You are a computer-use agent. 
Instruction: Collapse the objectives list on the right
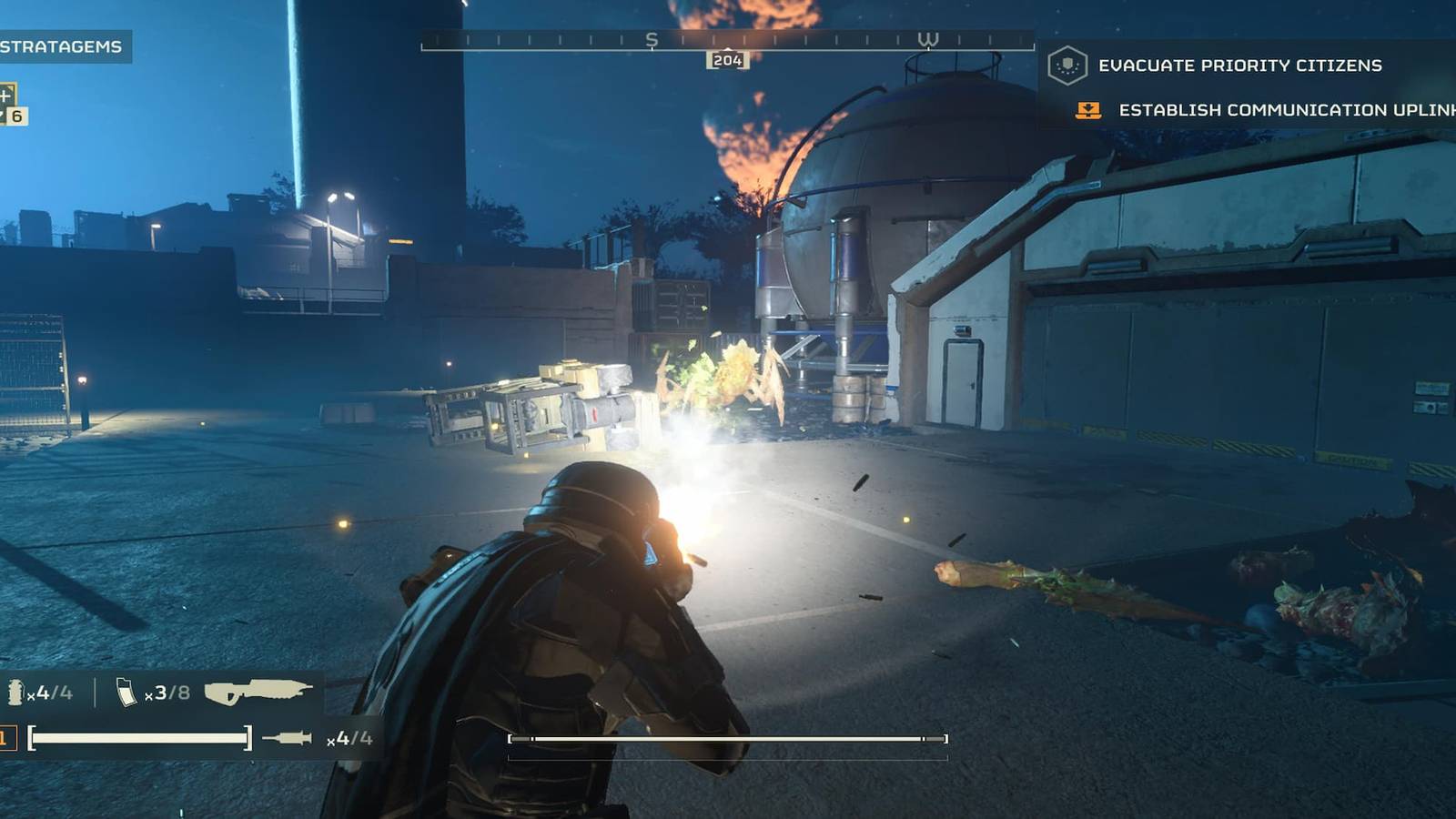click(x=1256, y=88)
